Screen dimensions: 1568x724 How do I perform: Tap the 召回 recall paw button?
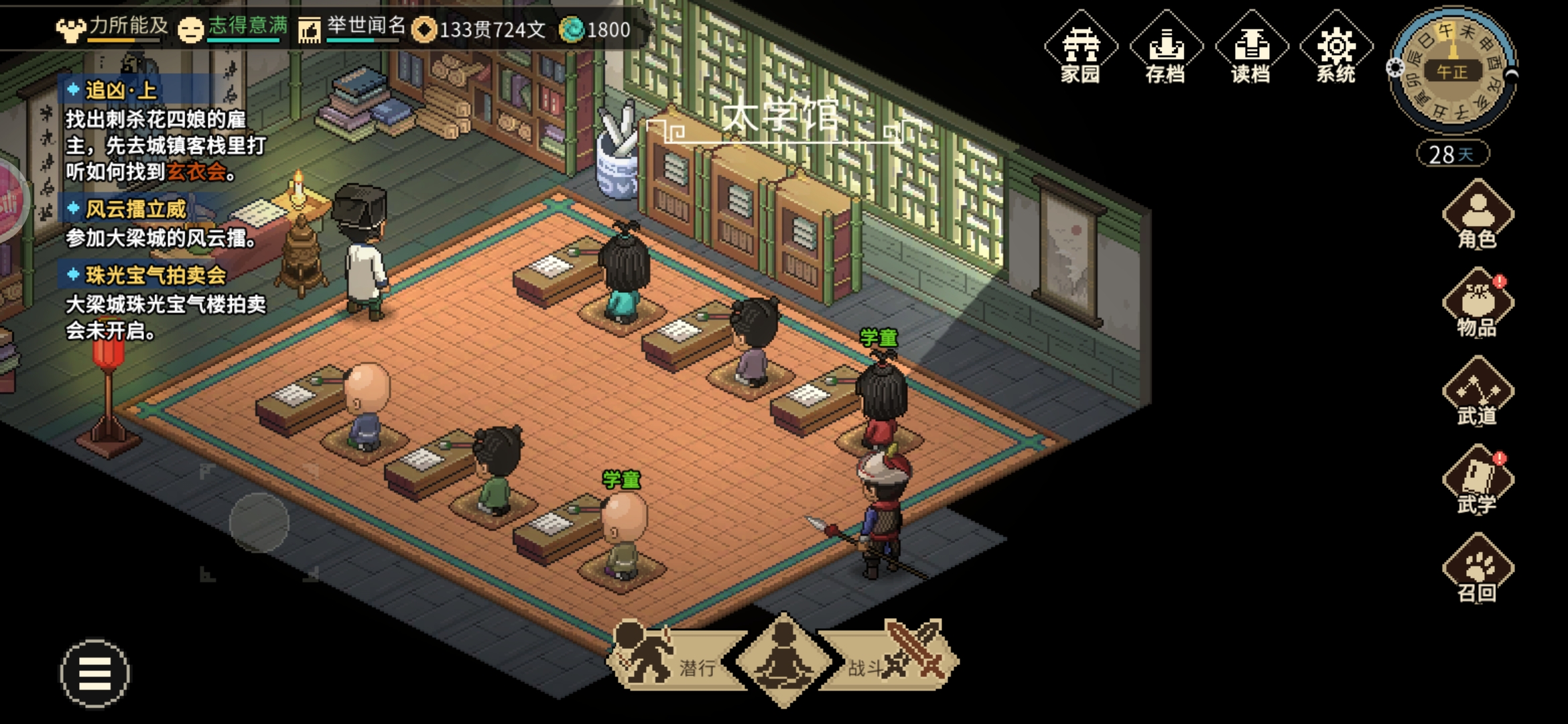(x=1478, y=569)
